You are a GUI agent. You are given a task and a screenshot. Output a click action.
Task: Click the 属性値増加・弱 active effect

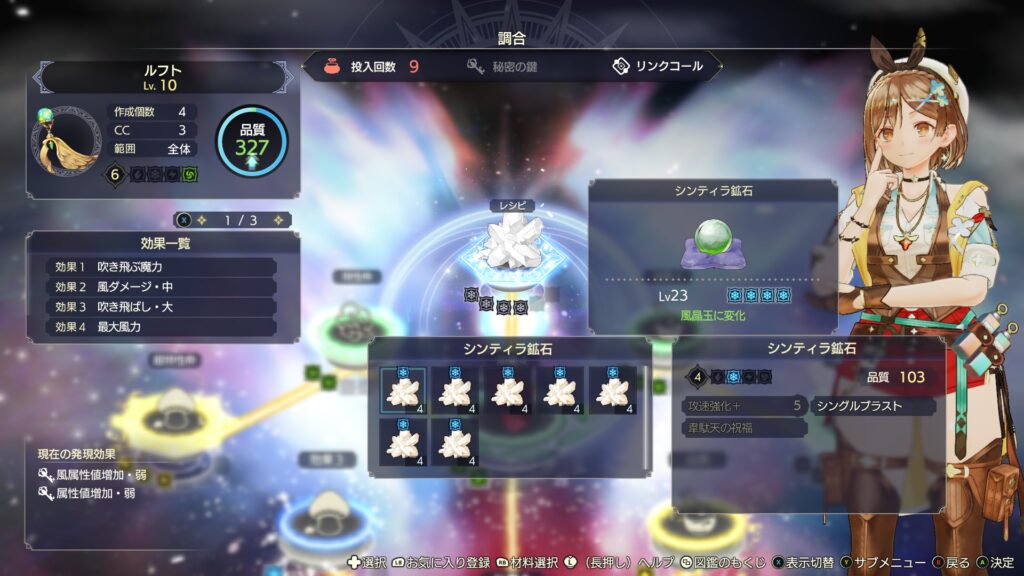coord(96,492)
